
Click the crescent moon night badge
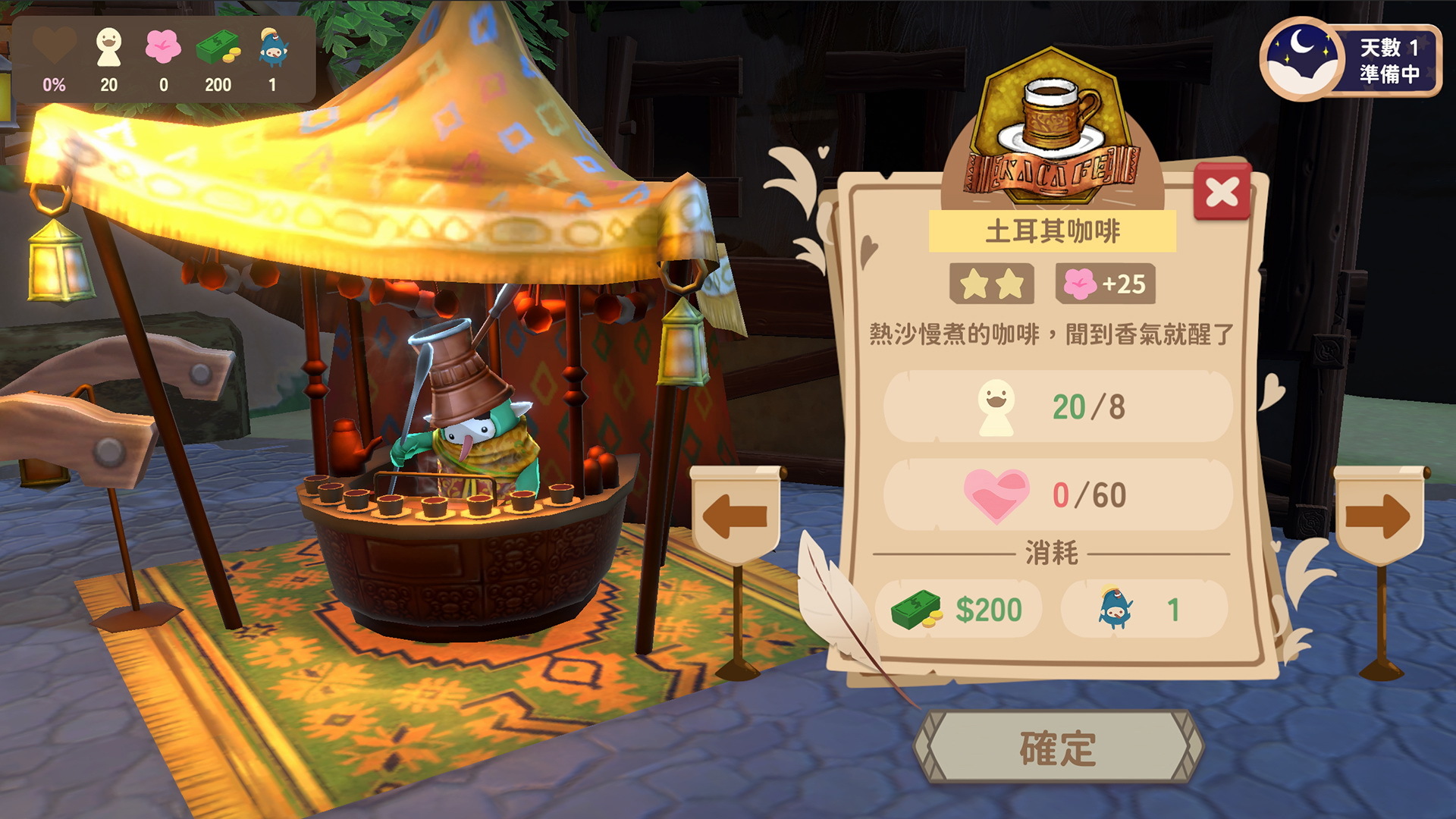(1304, 57)
